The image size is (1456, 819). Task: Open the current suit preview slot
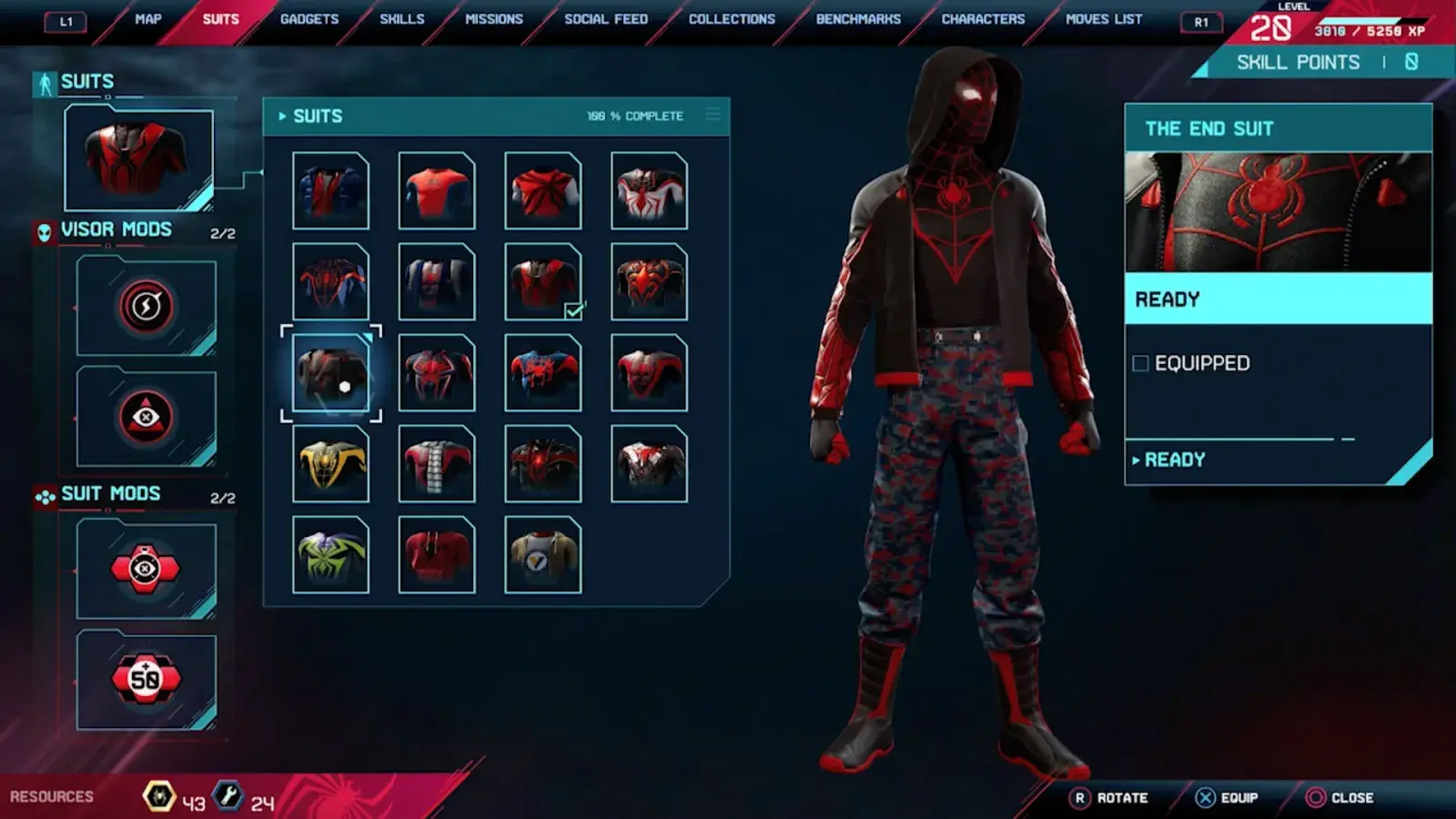coord(138,158)
